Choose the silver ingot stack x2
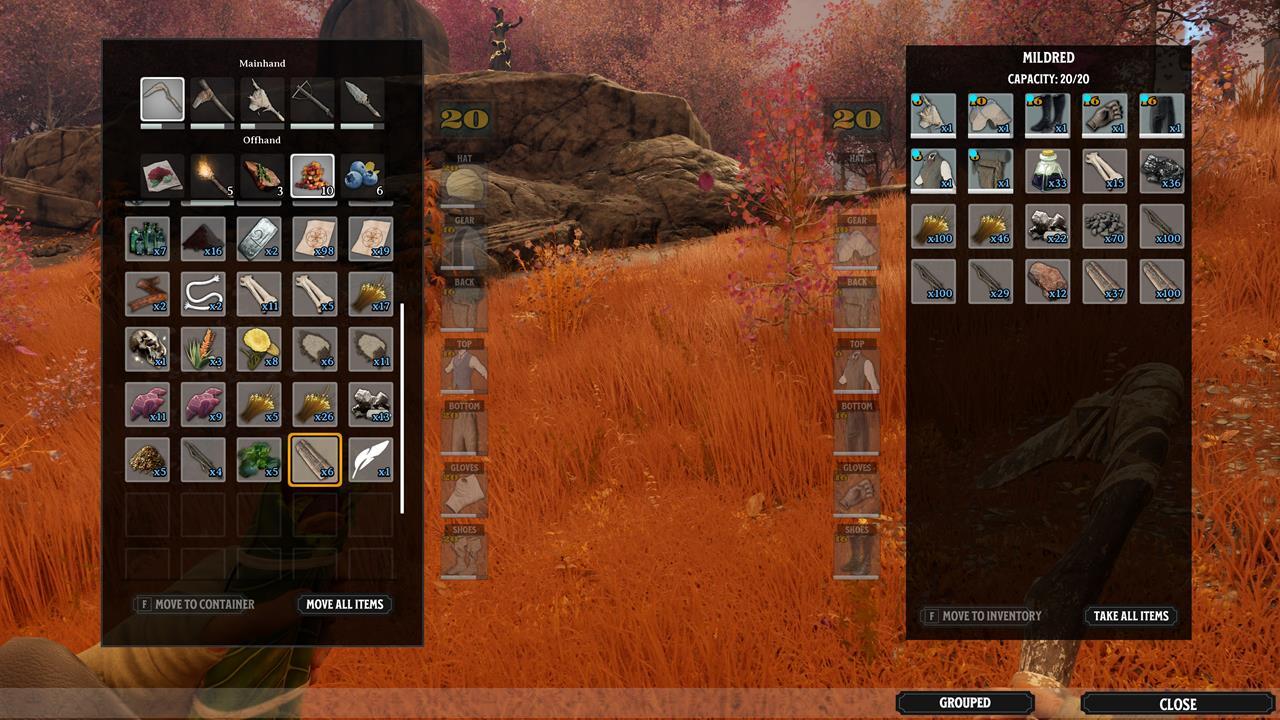The image size is (1280, 720). tap(259, 239)
